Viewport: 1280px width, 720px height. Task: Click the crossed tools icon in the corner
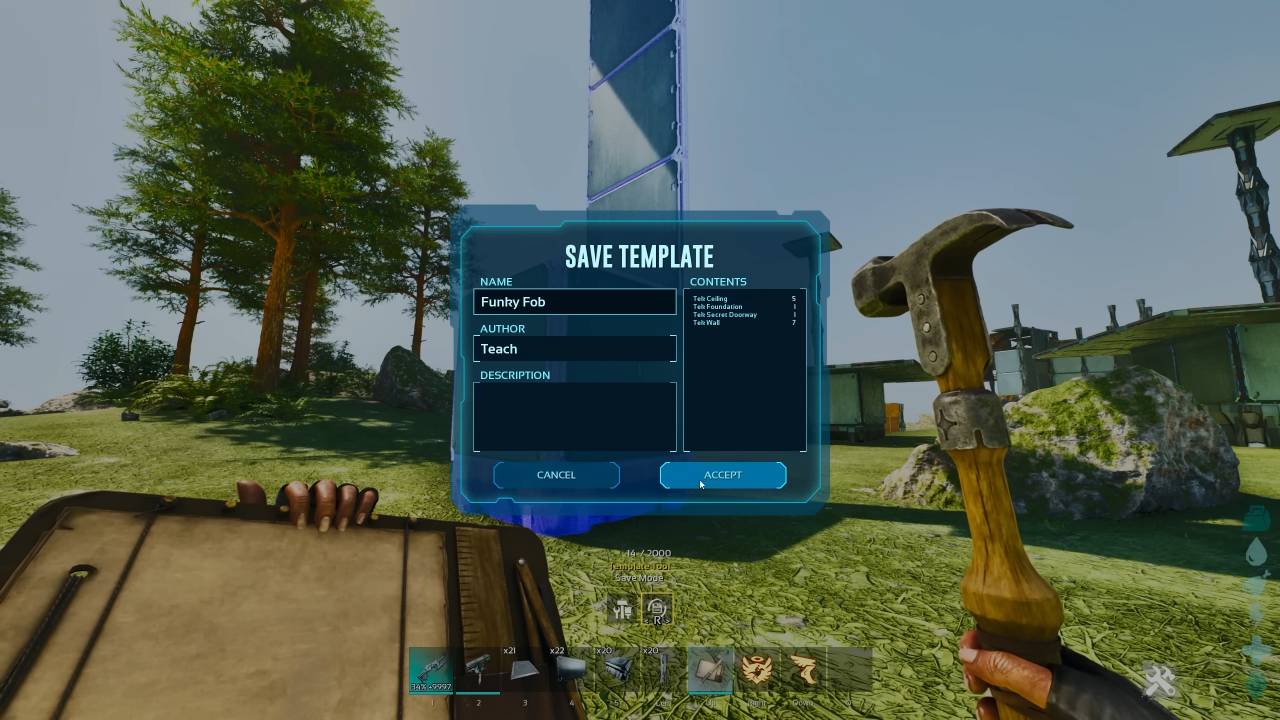(1161, 682)
